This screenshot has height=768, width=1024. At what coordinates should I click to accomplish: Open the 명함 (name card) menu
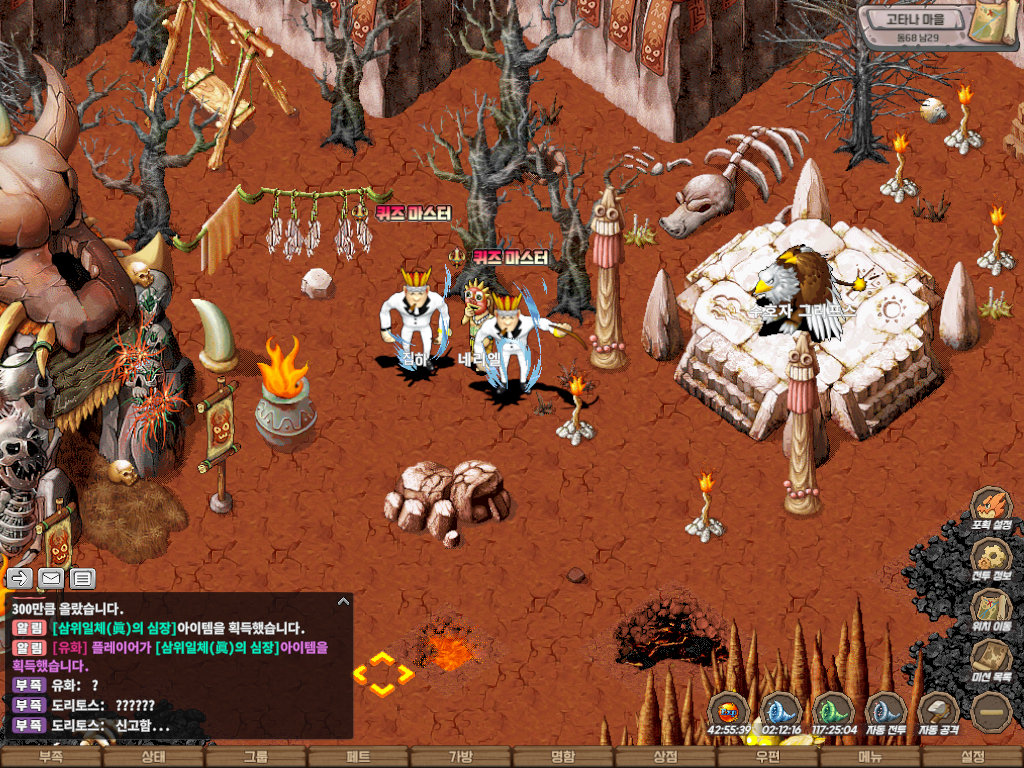point(563,757)
